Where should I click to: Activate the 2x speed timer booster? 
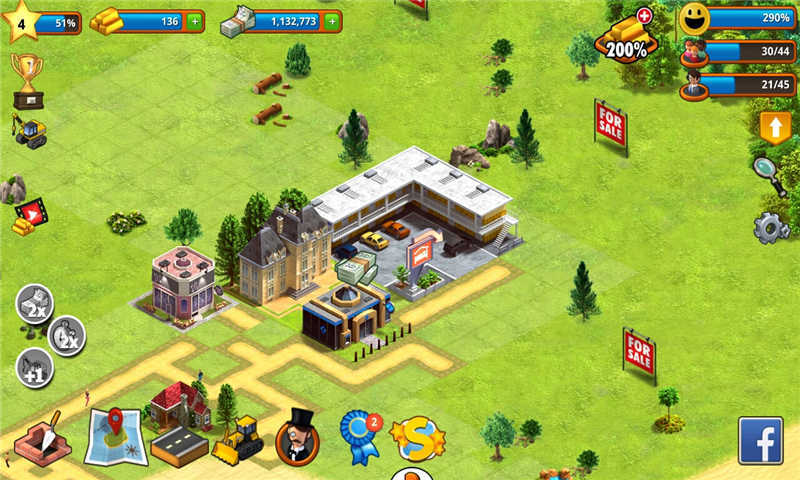[x=66, y=334]
